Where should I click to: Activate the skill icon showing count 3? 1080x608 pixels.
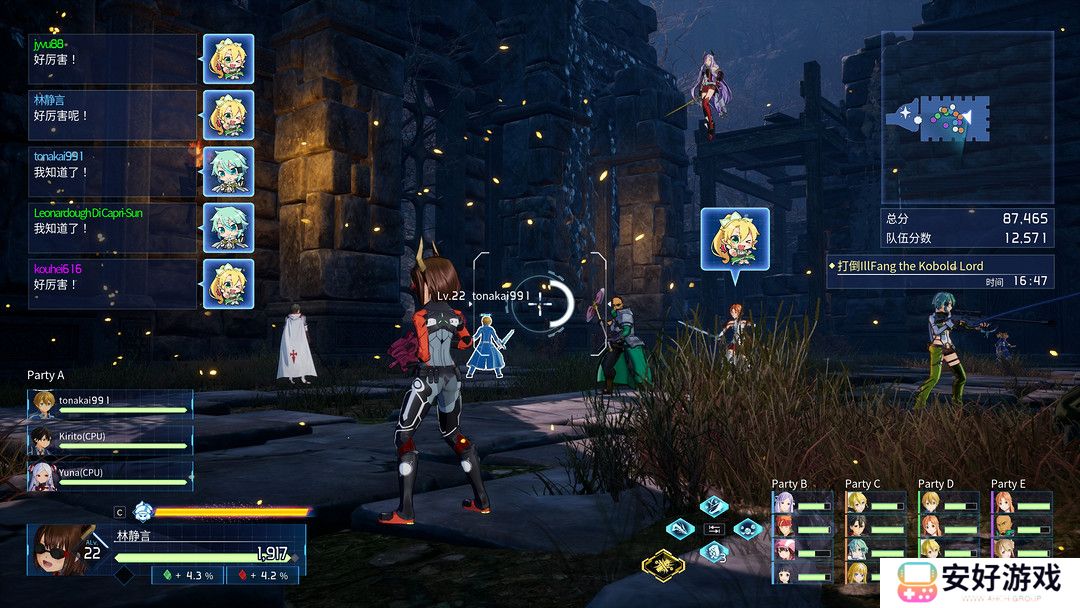[713, 551]
